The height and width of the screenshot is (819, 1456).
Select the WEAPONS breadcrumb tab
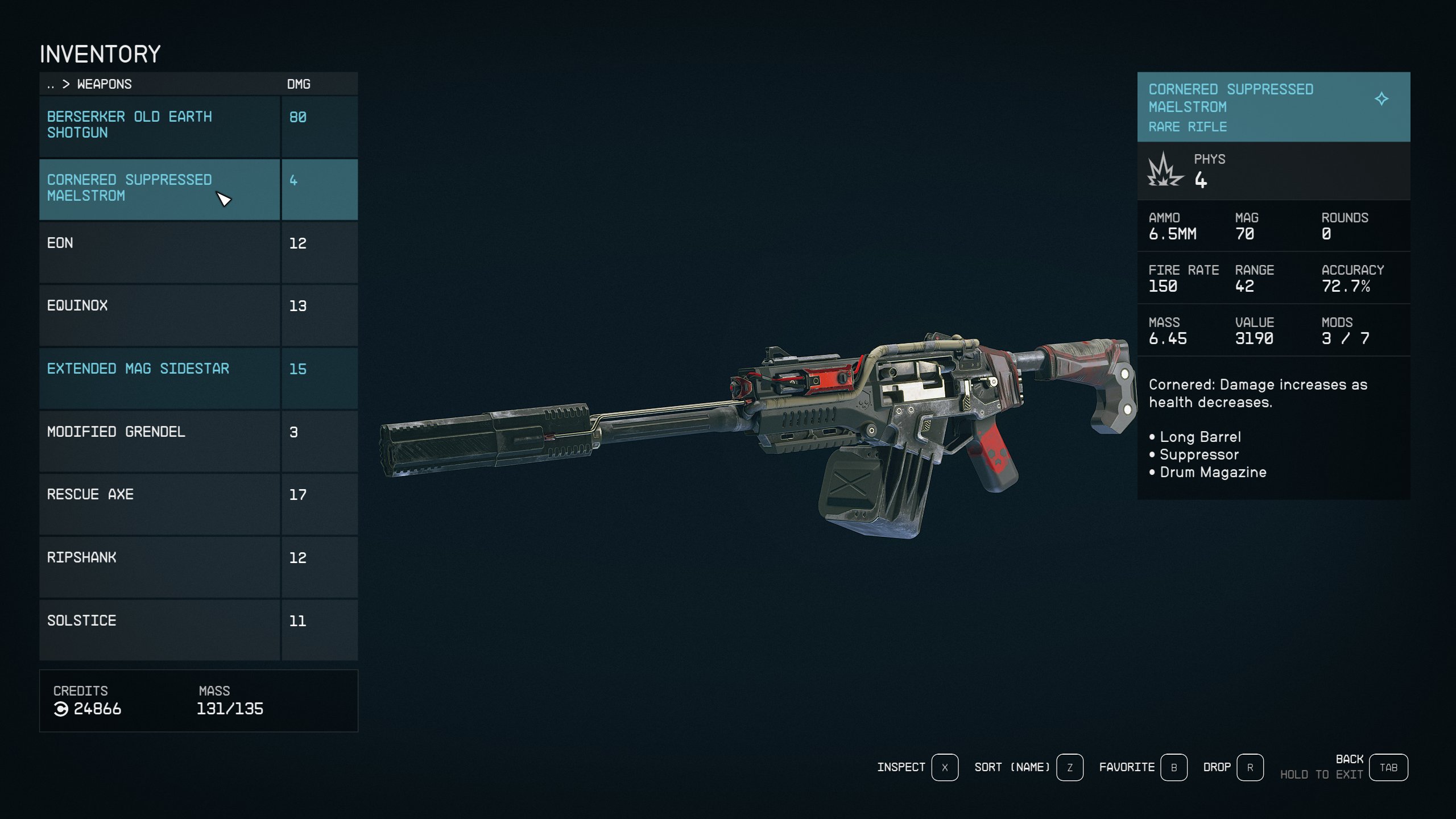pyautogui.click(x=105, y=84)
